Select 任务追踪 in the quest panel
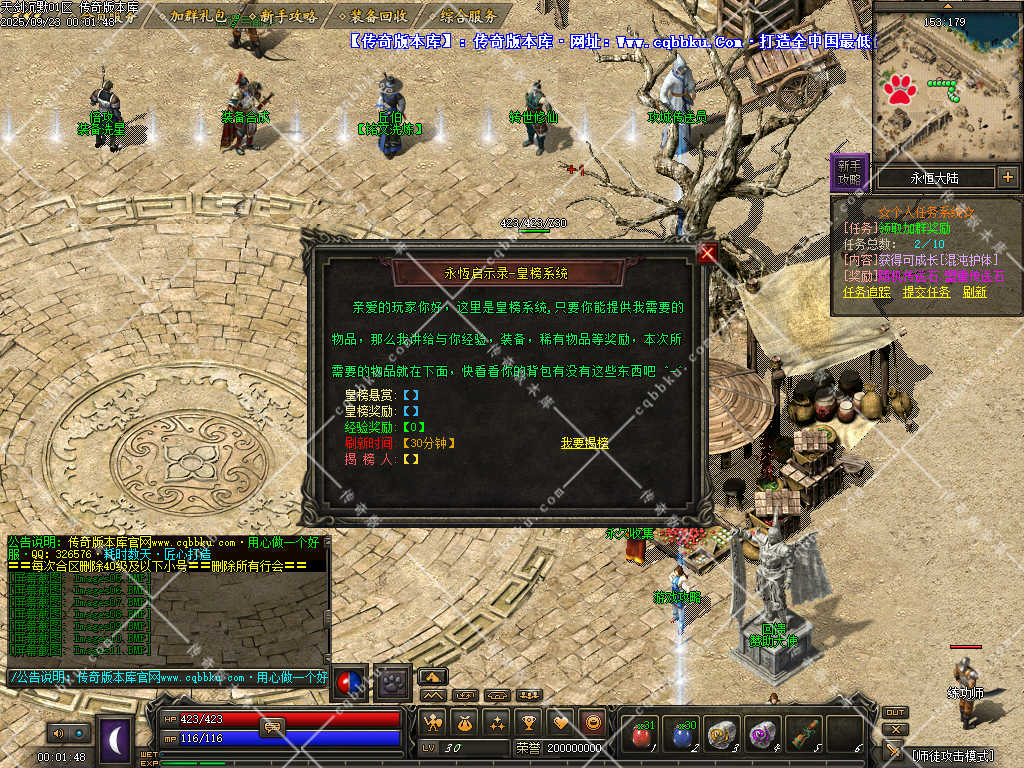The width and height of the screenshot is (1024, 768). click(x=866, y=292)
